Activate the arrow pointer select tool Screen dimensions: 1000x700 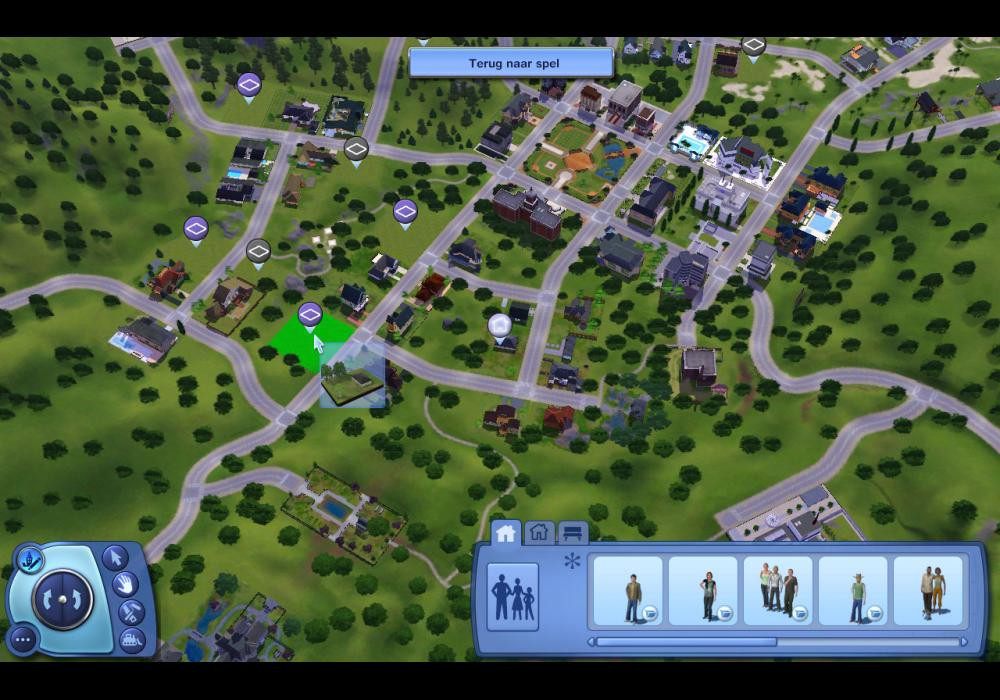[x=115, y=557]
